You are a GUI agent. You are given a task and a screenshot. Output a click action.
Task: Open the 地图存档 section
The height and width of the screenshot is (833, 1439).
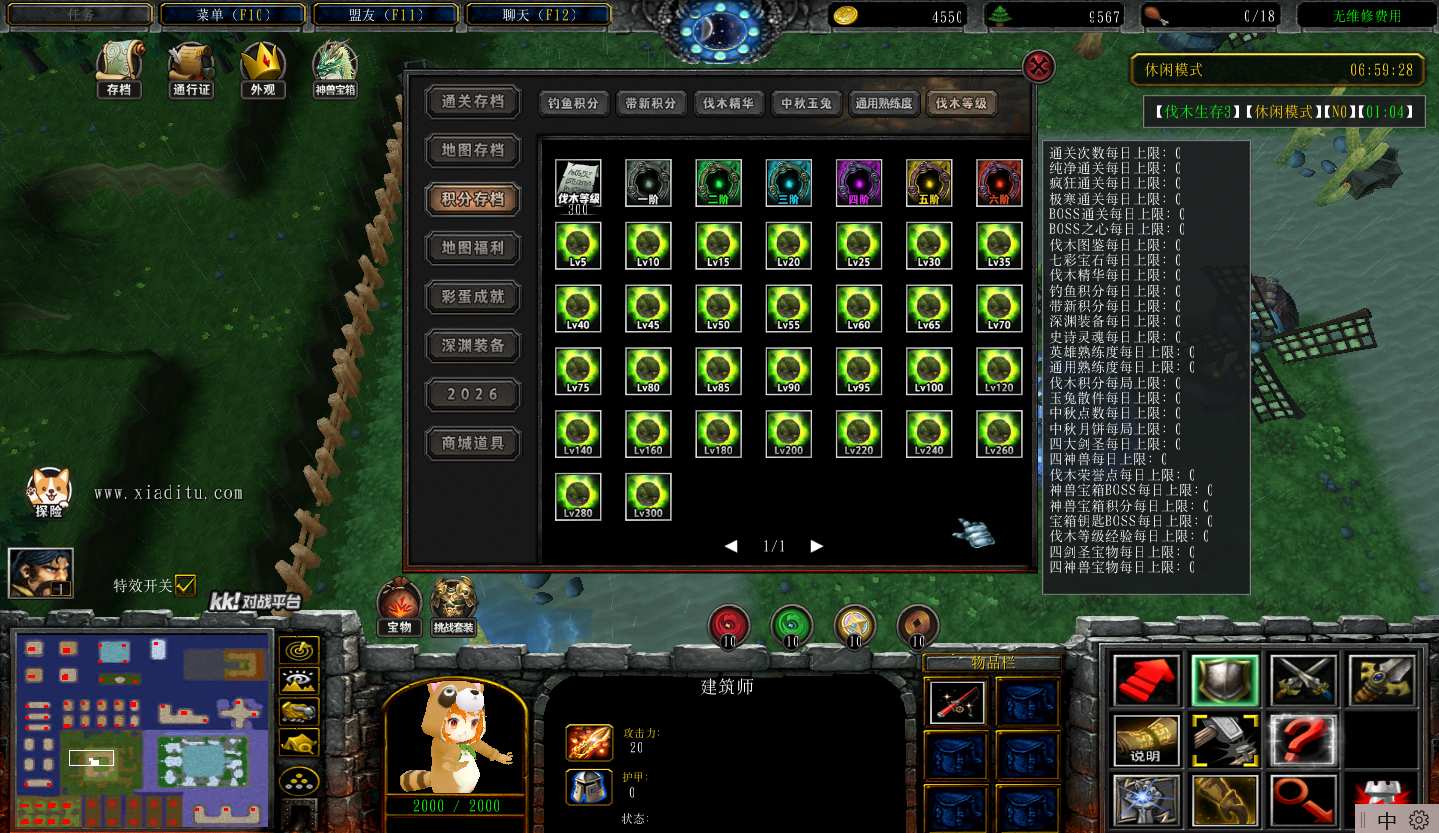tap(473, 150)
